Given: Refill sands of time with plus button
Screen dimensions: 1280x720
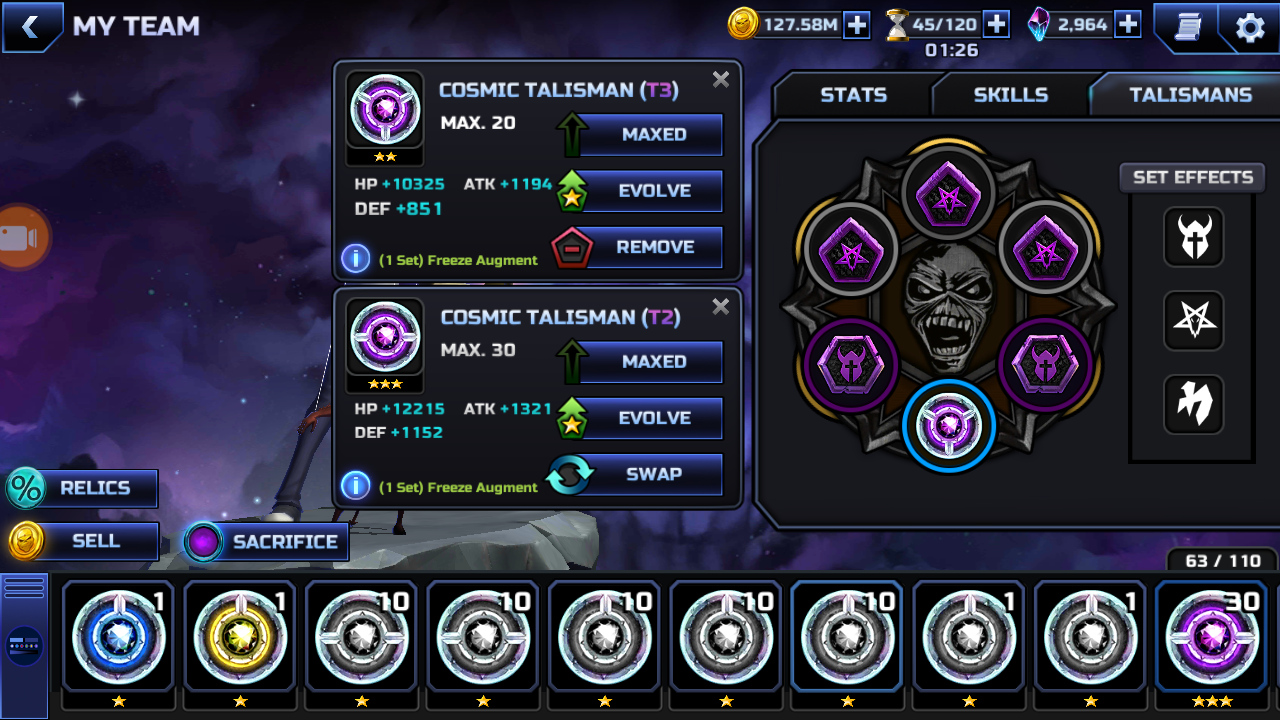Looking at the screenshot, I should coord(996,25).
